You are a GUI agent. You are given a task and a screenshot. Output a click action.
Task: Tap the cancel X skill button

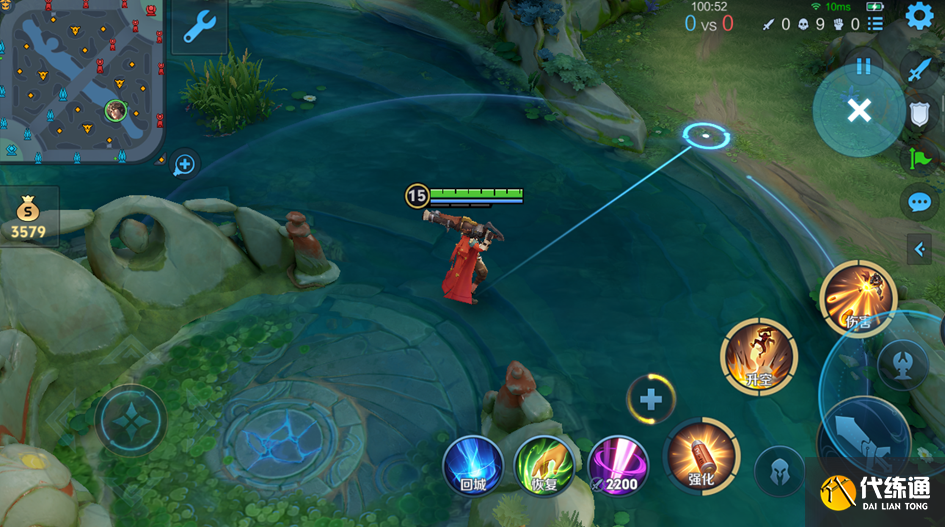click(858, 111)
